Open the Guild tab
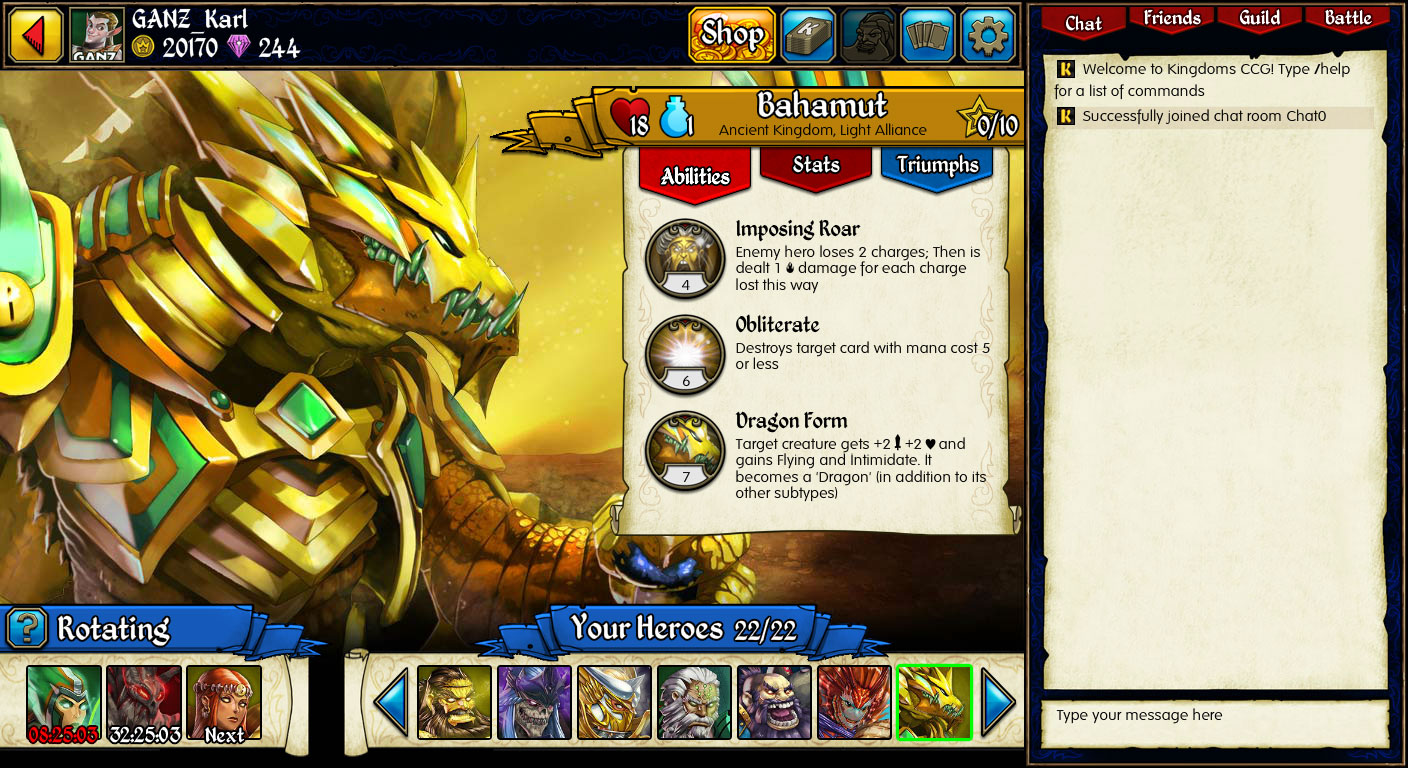The width and height of the screenshot is (1408, 768). (1259, 18)
